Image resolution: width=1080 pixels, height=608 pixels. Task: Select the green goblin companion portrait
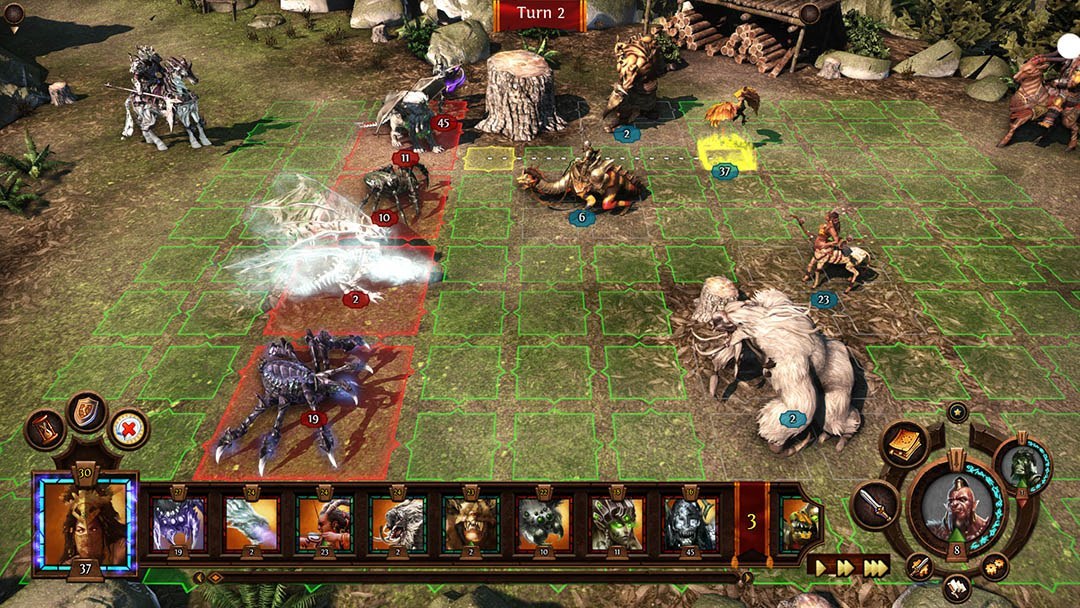[1022, 465]
